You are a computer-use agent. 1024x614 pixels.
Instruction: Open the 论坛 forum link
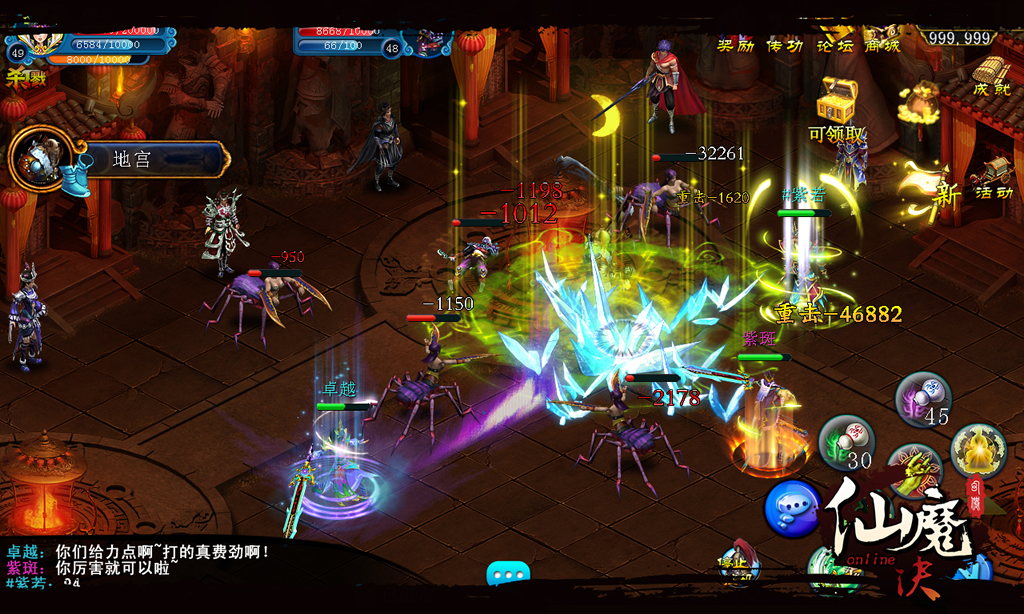[833, 44]
